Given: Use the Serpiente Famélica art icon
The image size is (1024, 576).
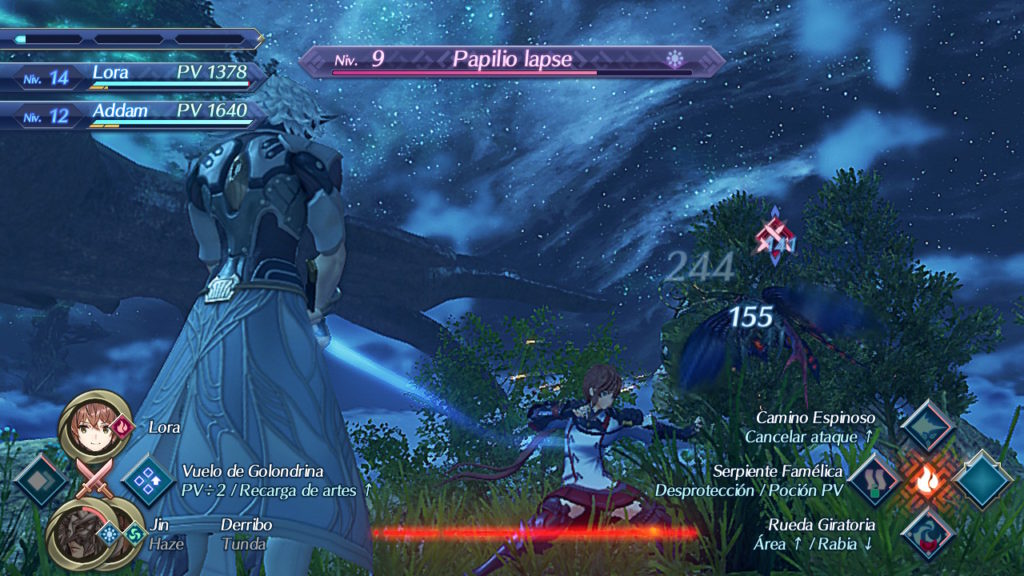Looking at the screenshot, I should tap(874, 479).
